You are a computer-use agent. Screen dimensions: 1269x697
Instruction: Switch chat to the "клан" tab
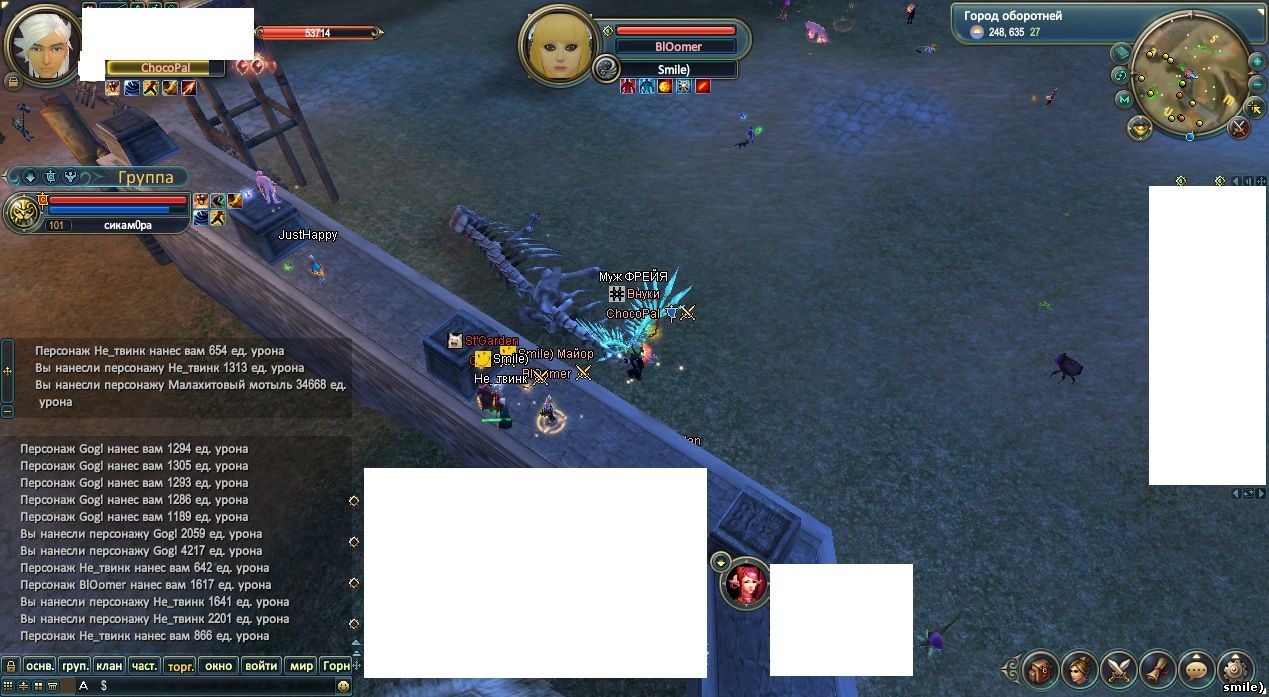[x=110, y=665]
